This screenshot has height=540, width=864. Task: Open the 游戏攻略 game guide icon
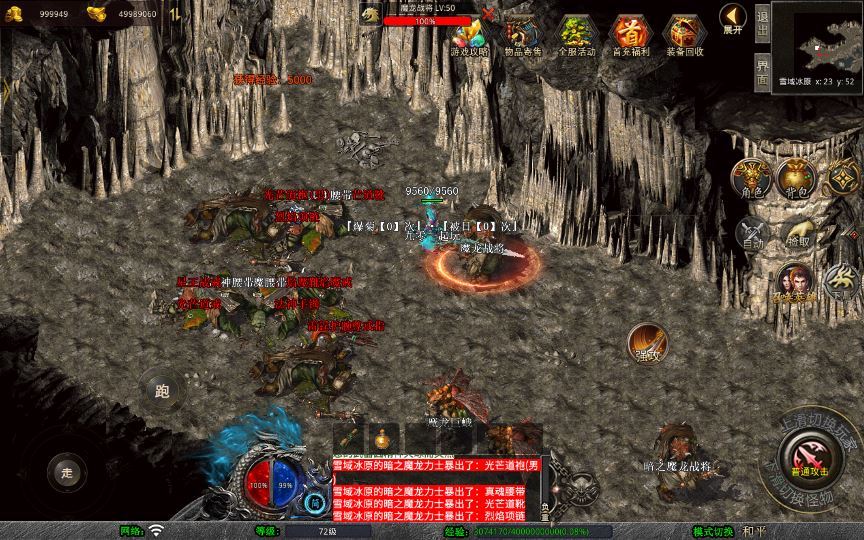point(468,35)
